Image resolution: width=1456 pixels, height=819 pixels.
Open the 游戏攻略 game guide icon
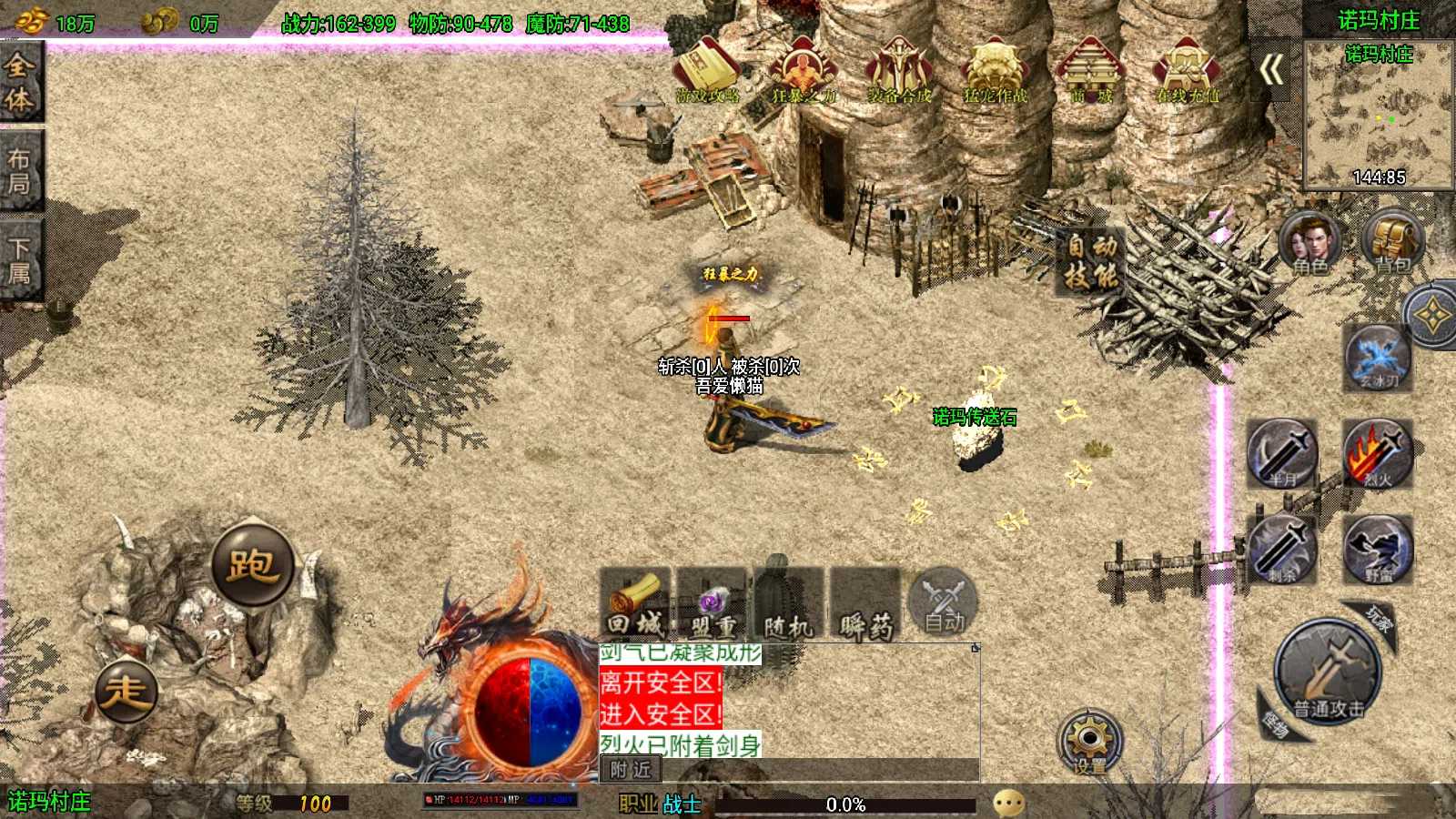click(x=706, y=70)
